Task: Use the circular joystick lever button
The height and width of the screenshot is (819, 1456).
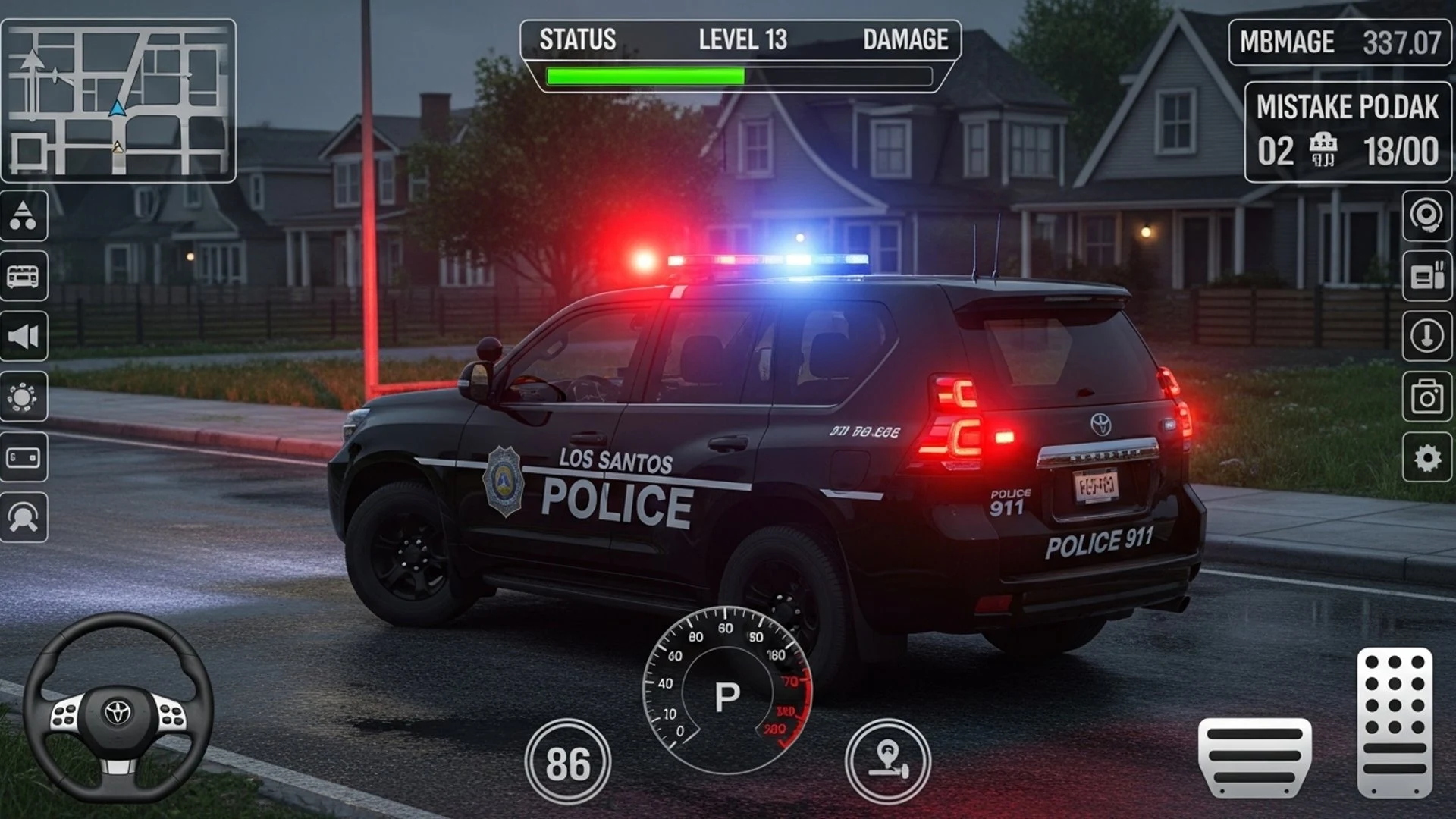Action: (887, 761)
